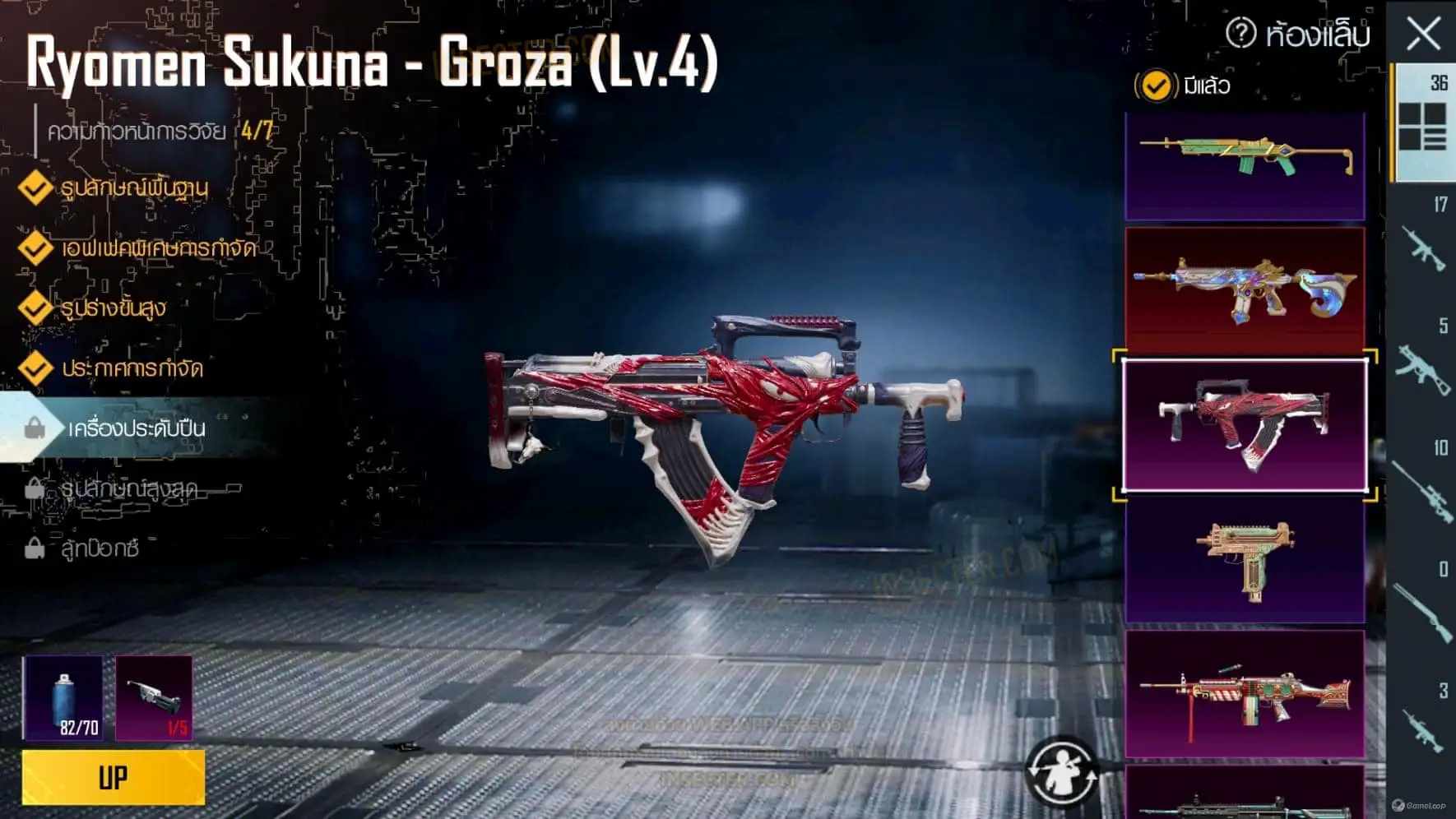Activate the character rotate preview button
Screen dimensions: 1456x819
1061,770
